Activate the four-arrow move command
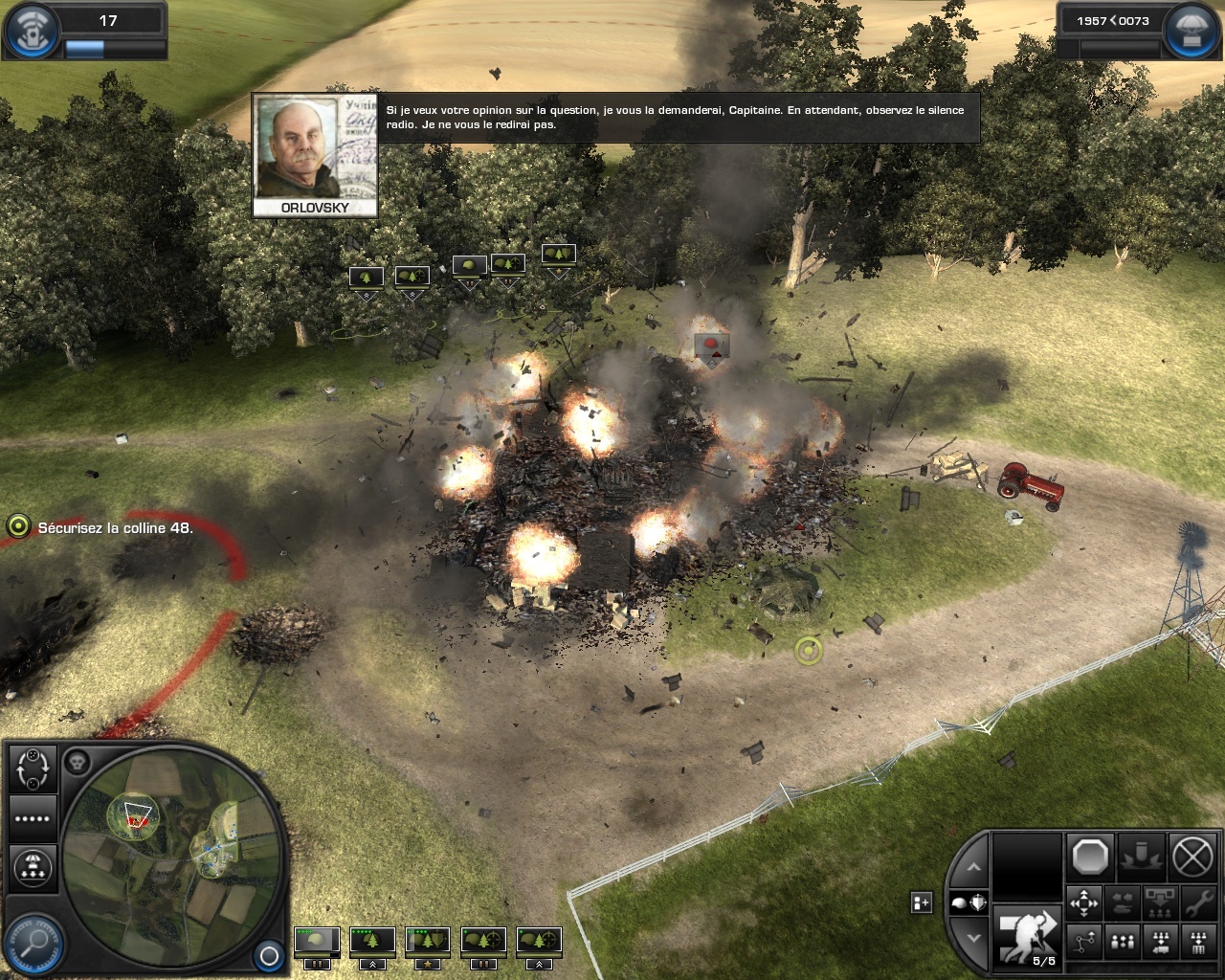 [1084, 902]
